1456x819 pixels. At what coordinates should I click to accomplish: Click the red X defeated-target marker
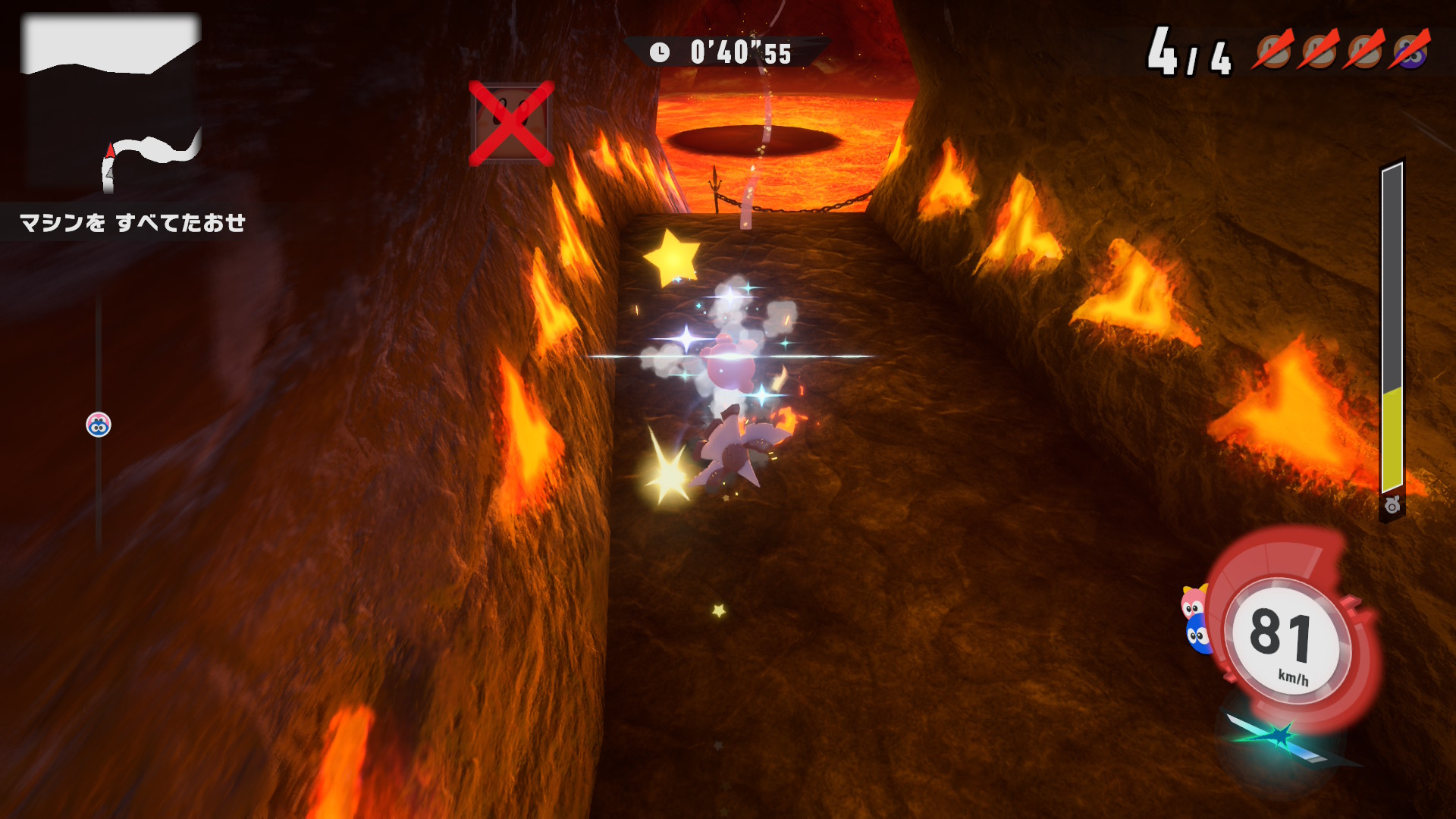coord(512,124)
